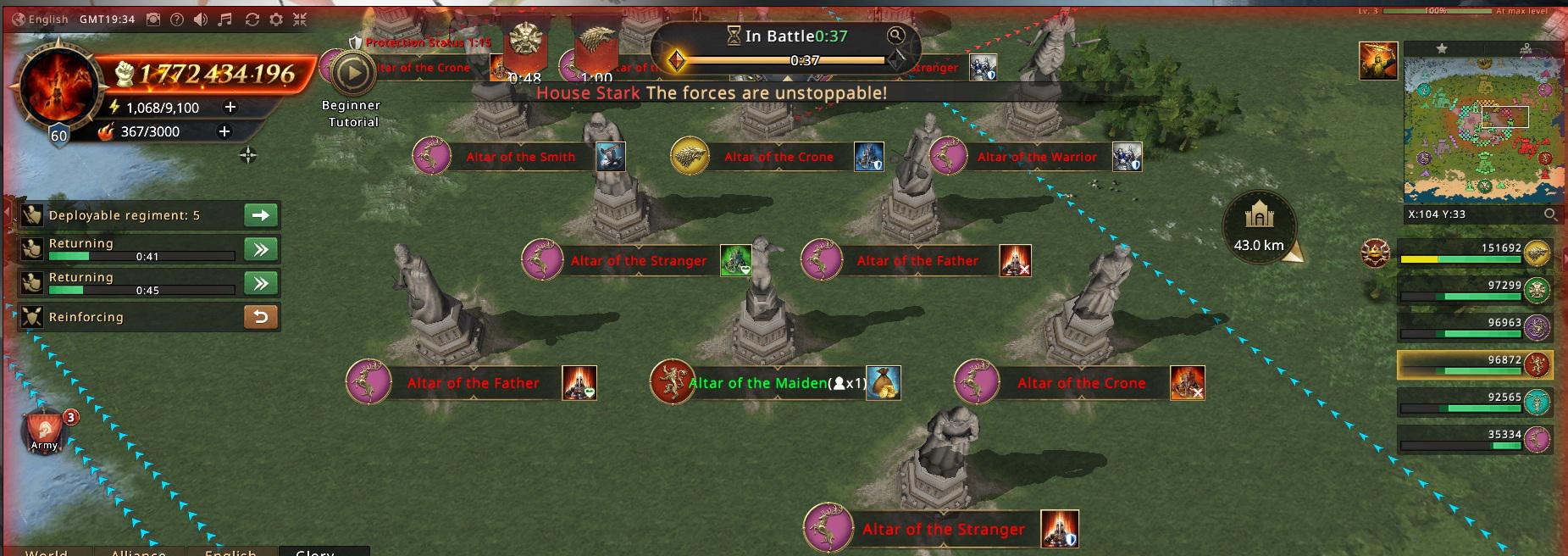Open the help question mark icon
This screenshot has height=556, width=1568.
[x=176, y=19]
